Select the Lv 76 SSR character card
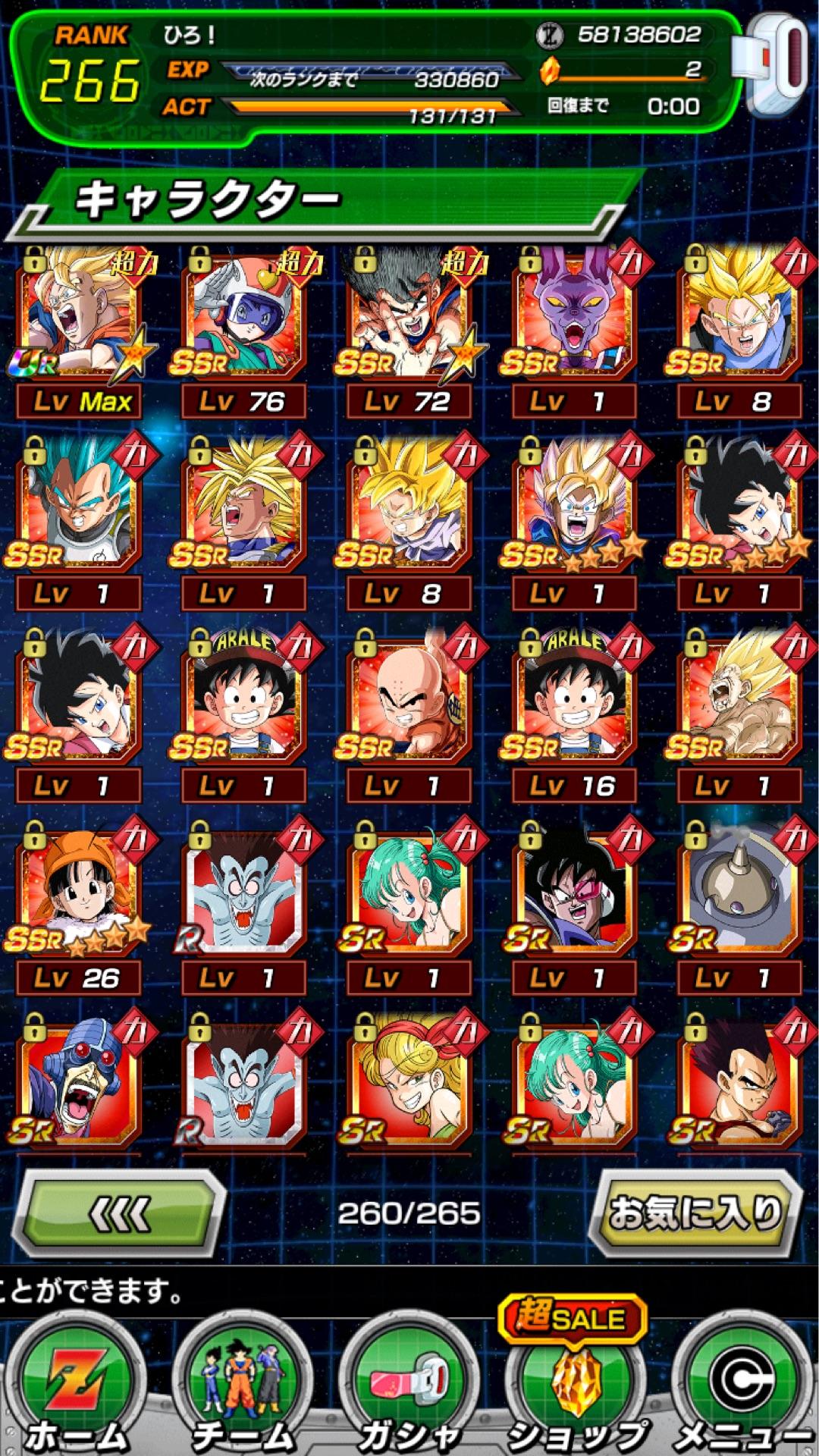The image size is (819, 1456). tap(244, 318)
